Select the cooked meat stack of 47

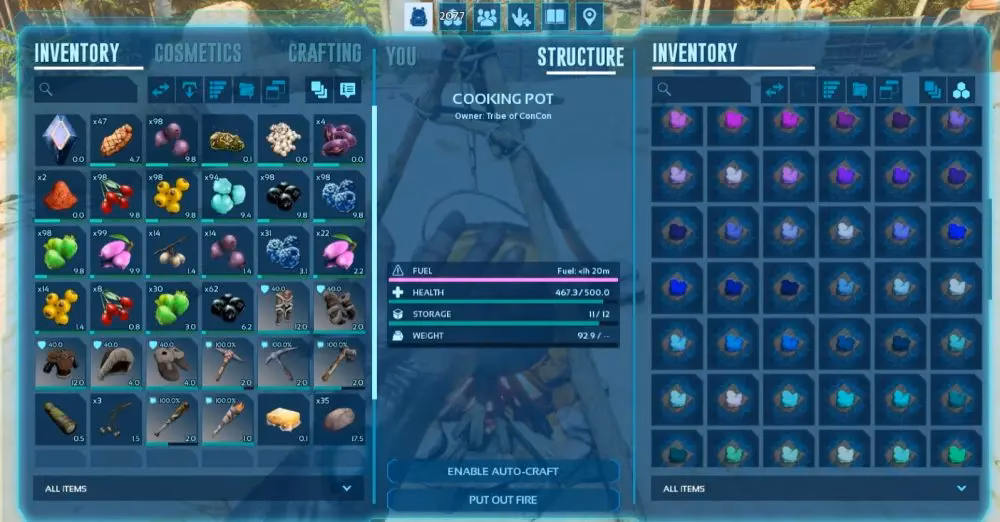coord(116,140)
